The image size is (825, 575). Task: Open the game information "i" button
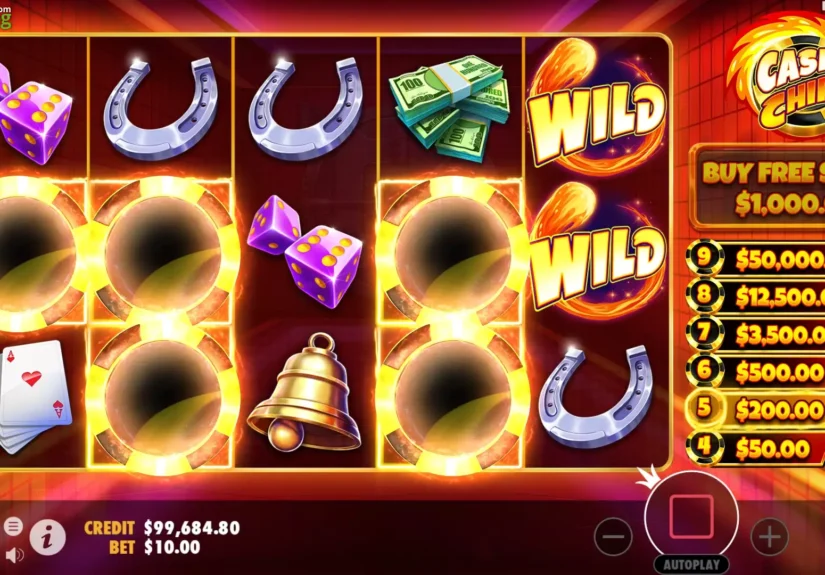[47, 537]
